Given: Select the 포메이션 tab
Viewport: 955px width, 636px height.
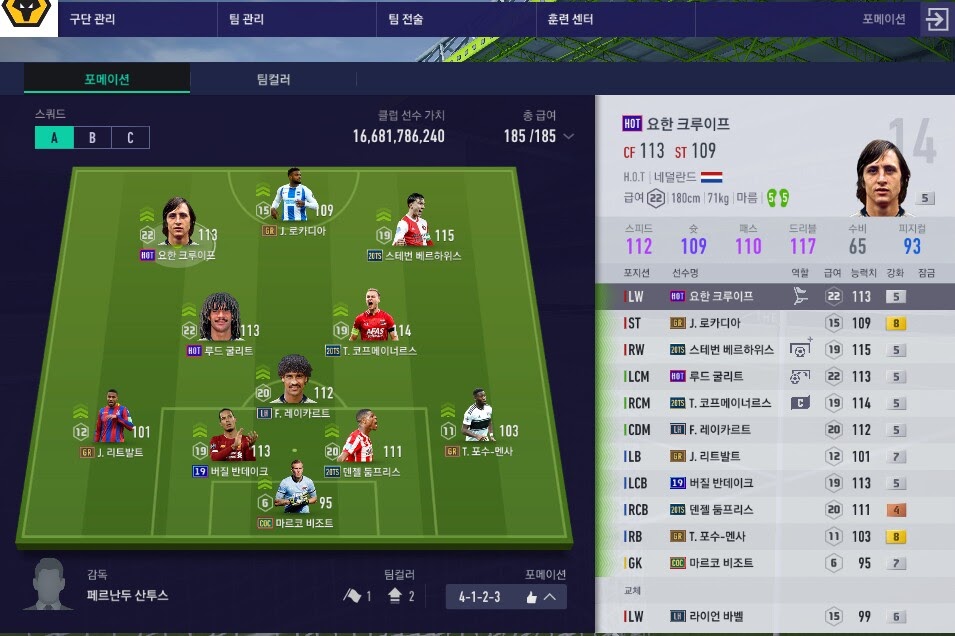Looking at the screenshot, I should (x=107, y=79).
